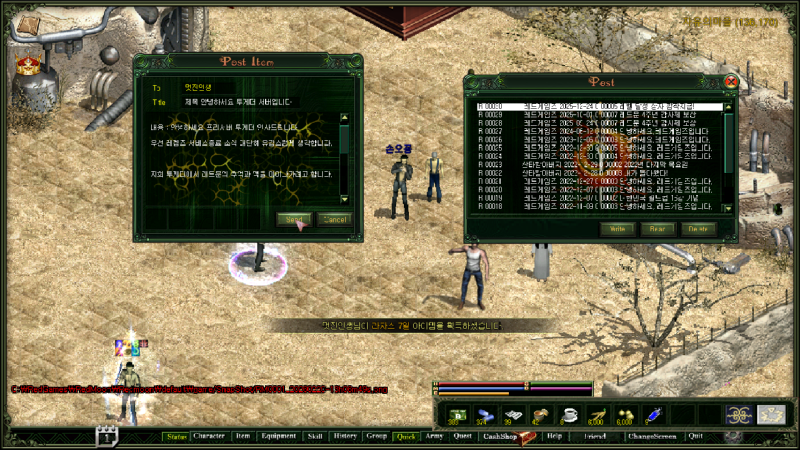Image resolution: width=800 pixels, height=450 pixels.
Task: Click the Quit menu button
Action: point(695,437)
